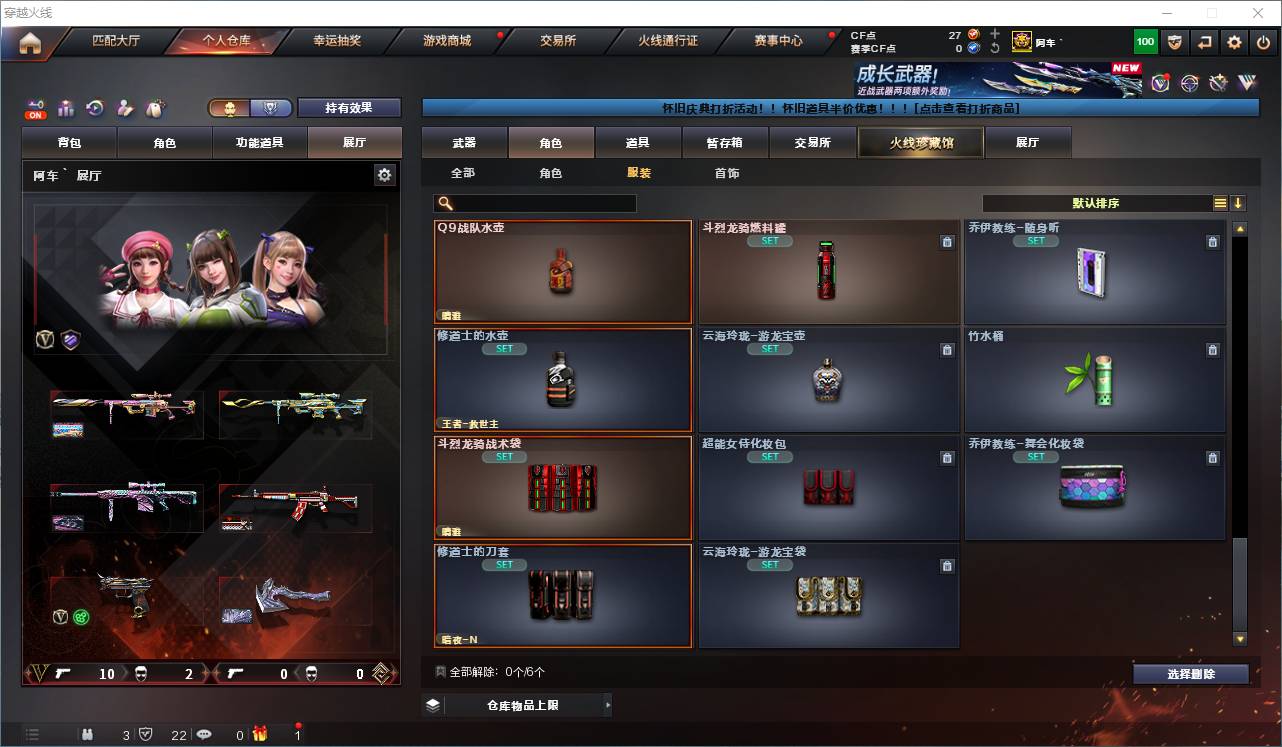Screen dimensions: 1282x747
Task: Open the settings gear at top right
Action: [x=1233, y=41]
